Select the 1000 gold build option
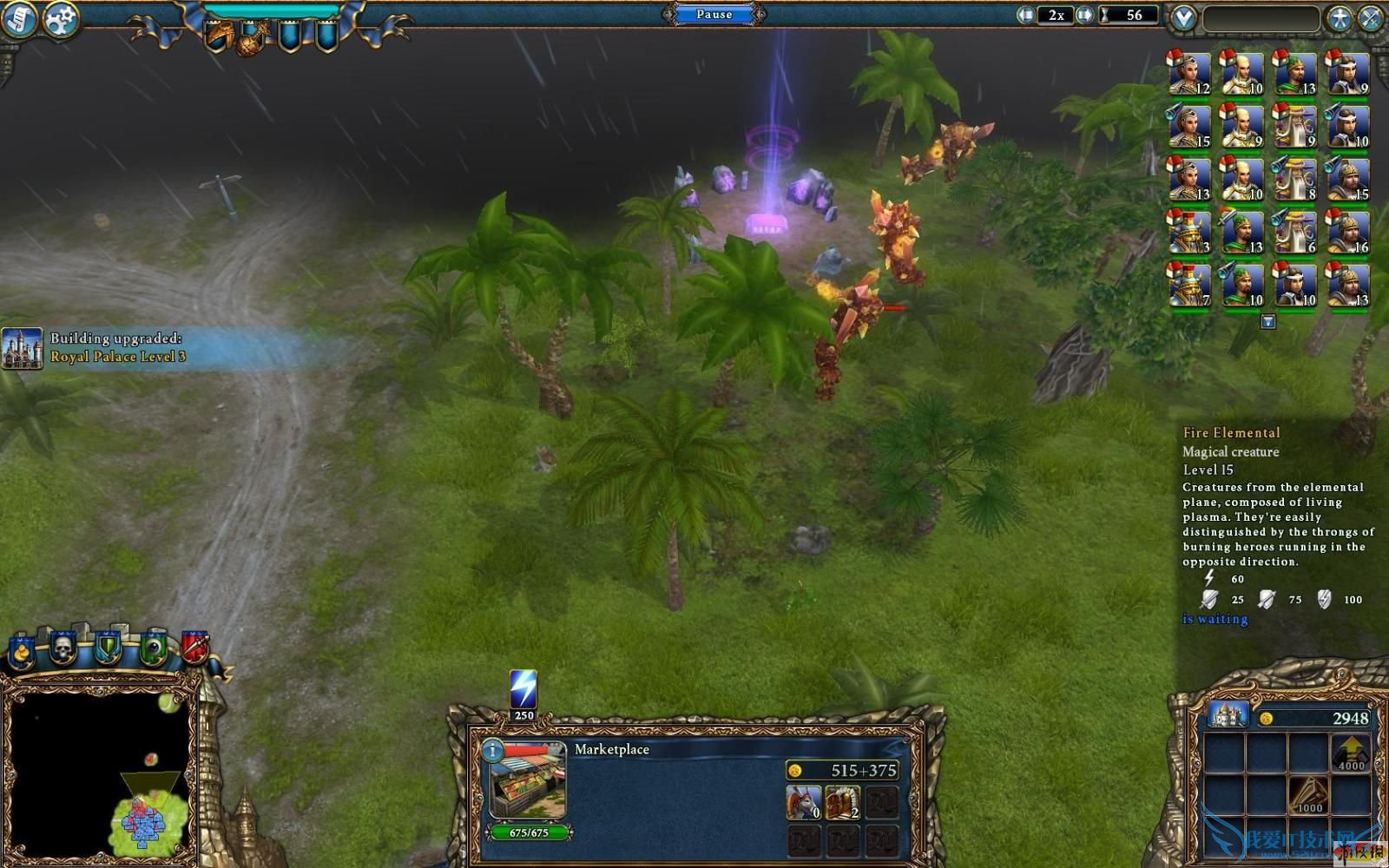The height and width of the screenshot is (868, 1389). pos(1309,793)
